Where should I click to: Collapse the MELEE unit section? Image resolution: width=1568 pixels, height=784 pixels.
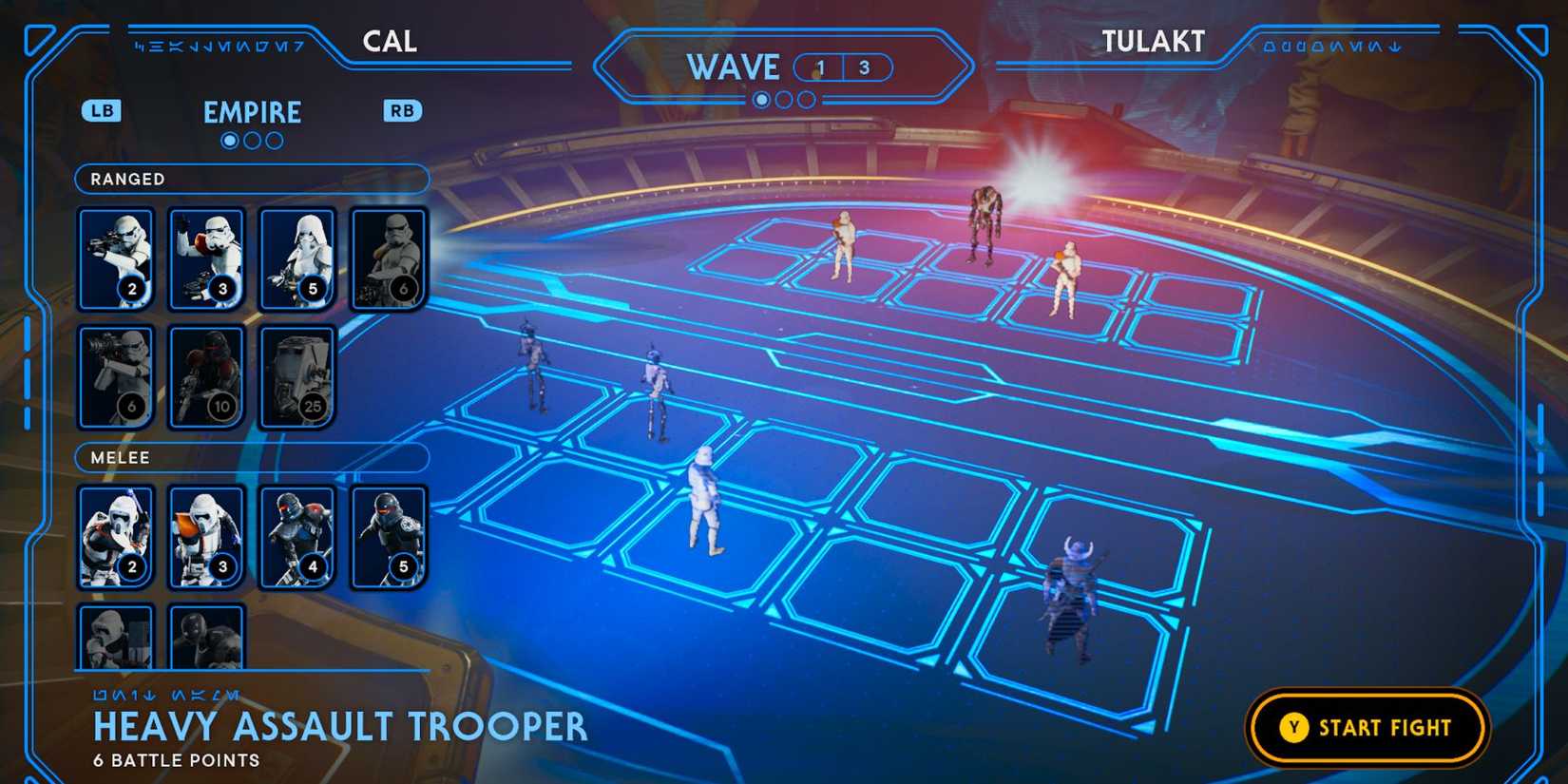(x=251, y=457)
